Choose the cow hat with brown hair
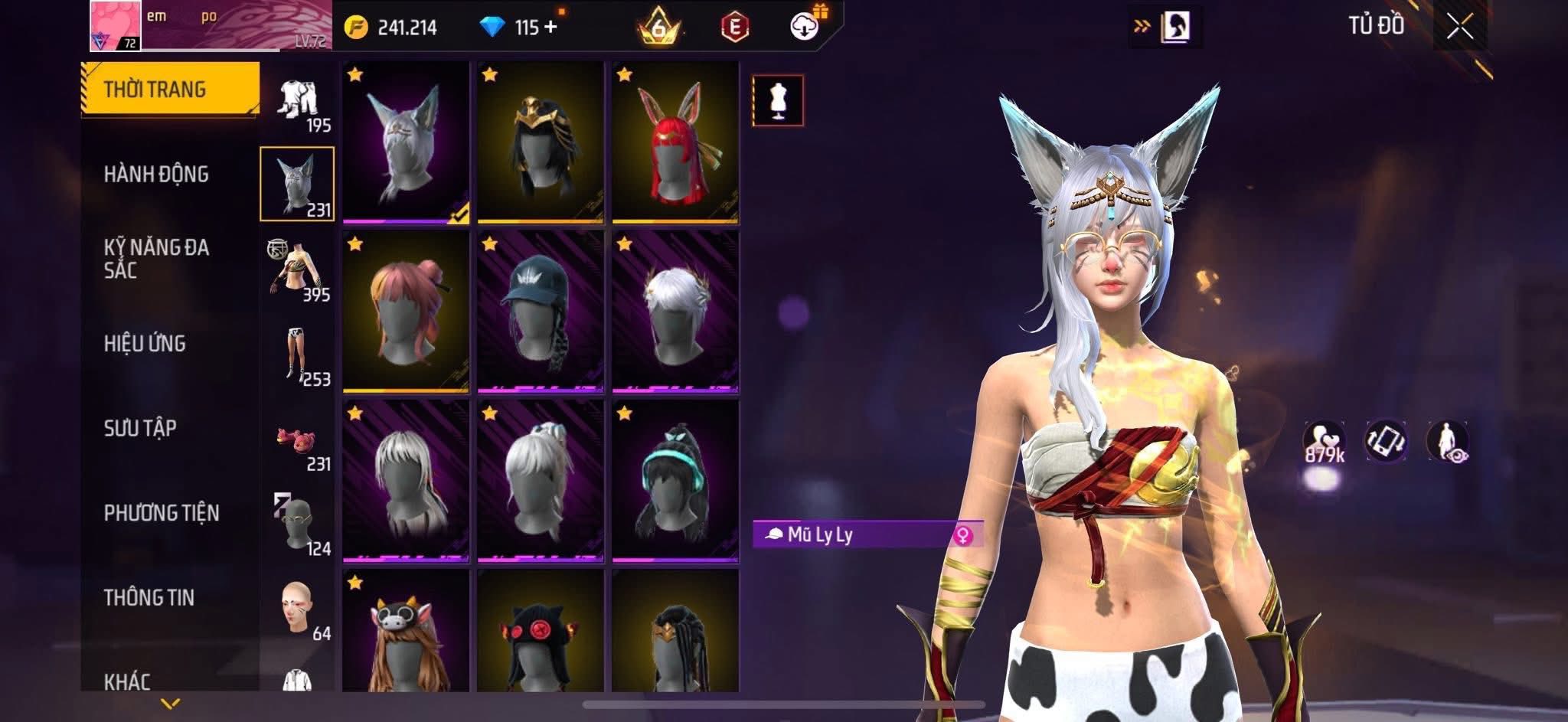 point(405,632)
